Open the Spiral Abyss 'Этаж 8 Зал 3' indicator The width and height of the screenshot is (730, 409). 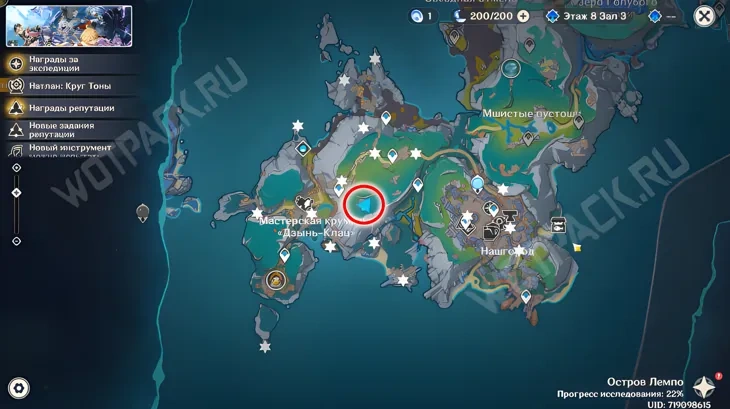click(592, 17)
